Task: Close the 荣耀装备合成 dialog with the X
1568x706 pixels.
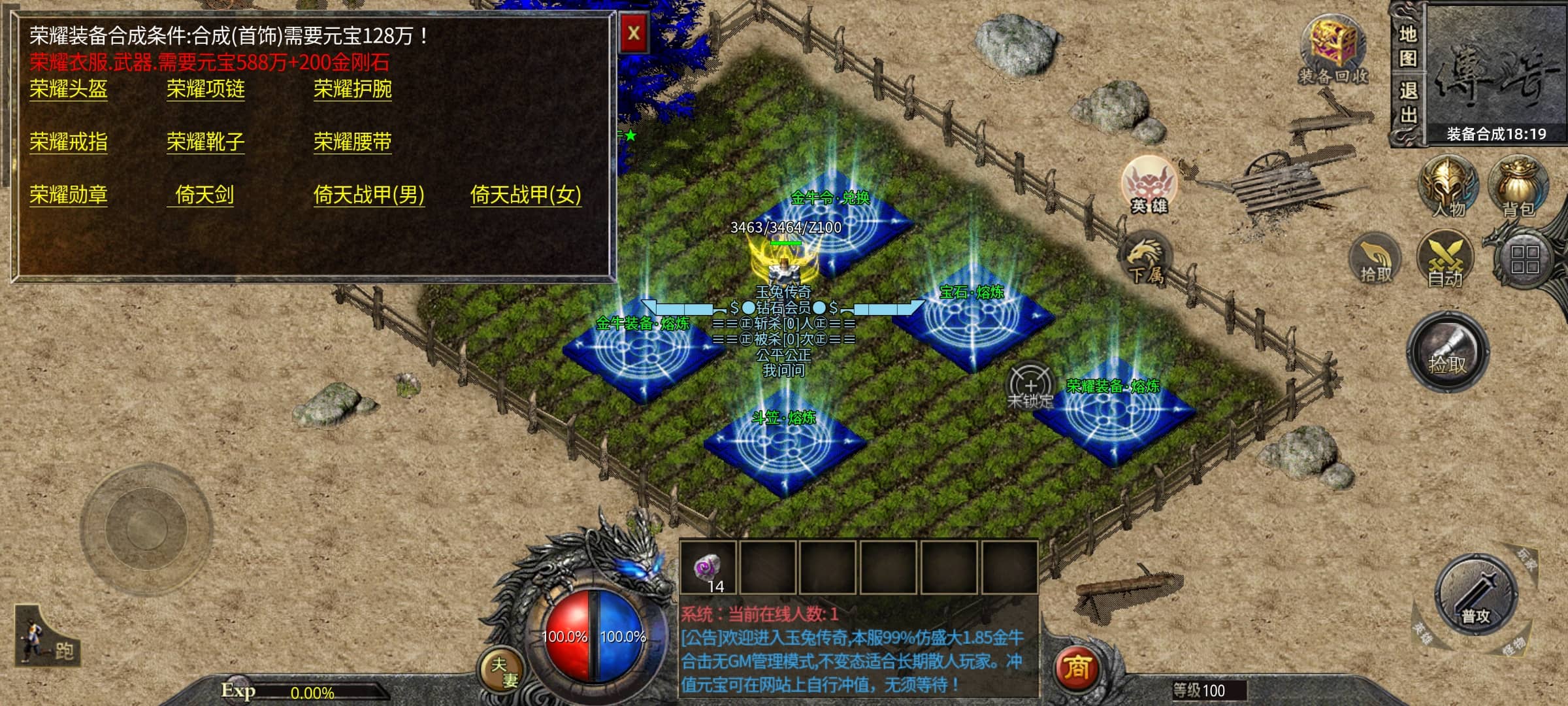Action: tap(633, 33)
